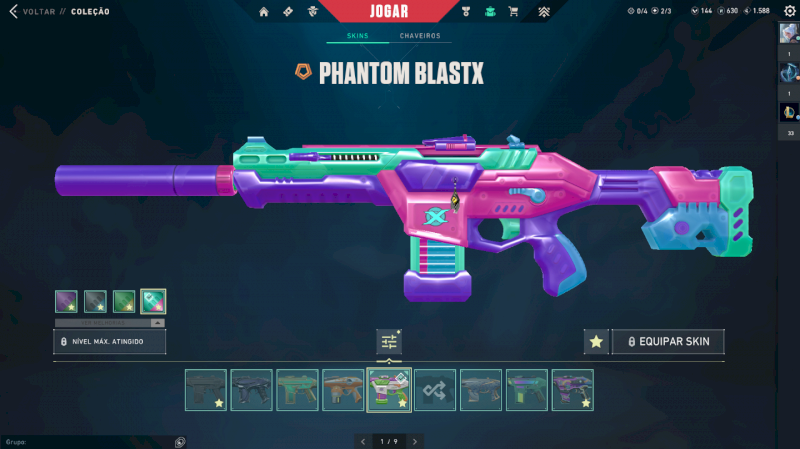Go to the next skin page arrow
Image resolution: width=800 pixels, height=449 pixels.
[x=414, y=441]
